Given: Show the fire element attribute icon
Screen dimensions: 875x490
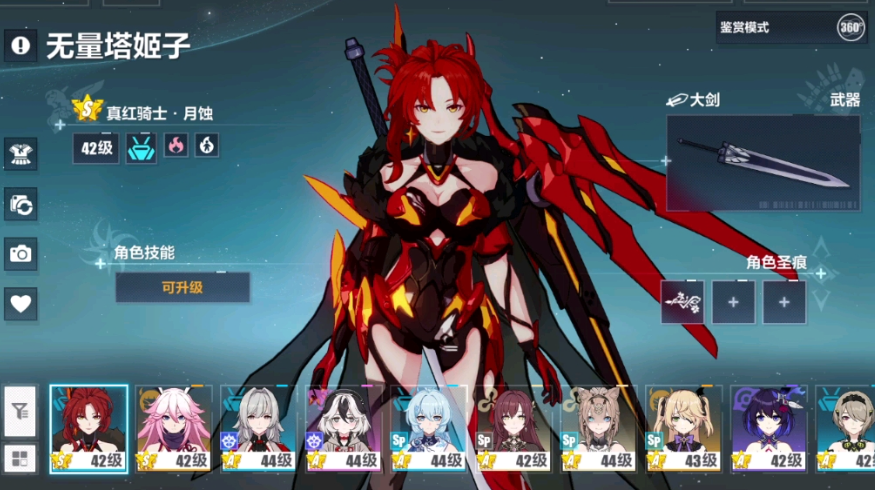Looking at the screenshot, I should pyautogui.click(x=175, y=147).
